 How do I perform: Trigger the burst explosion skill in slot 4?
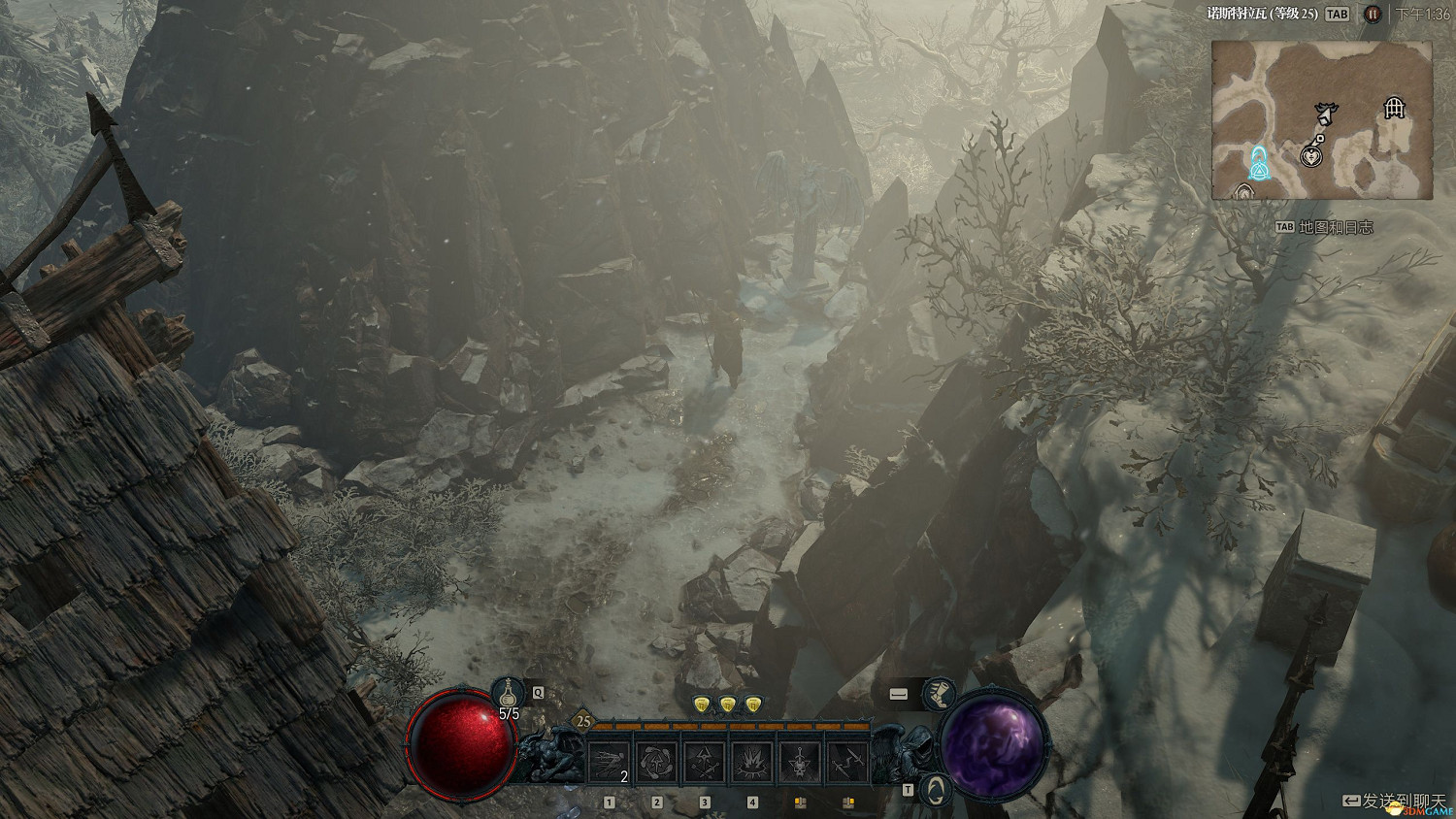(x=752, y=762)
